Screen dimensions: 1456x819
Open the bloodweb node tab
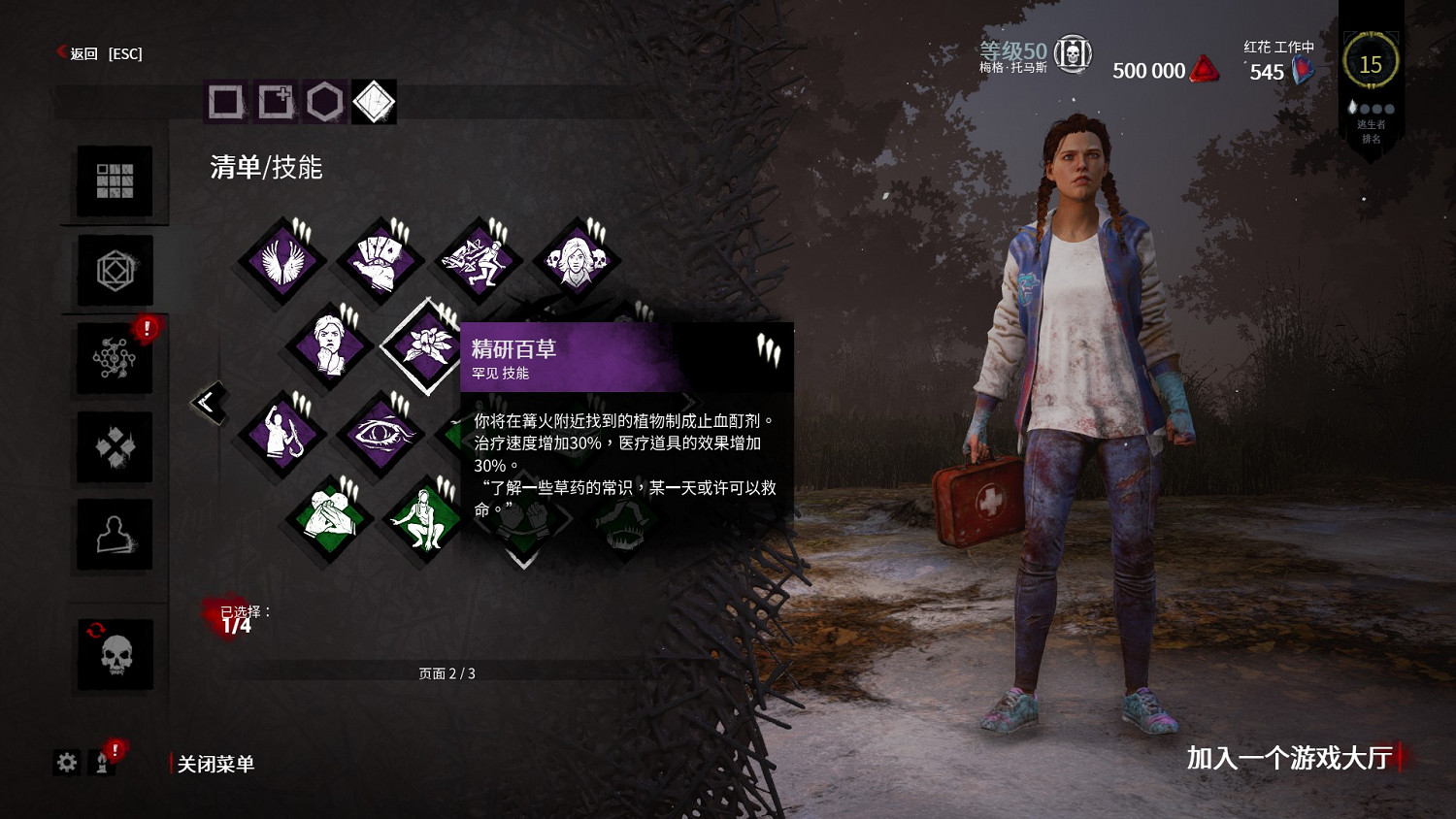115,359
